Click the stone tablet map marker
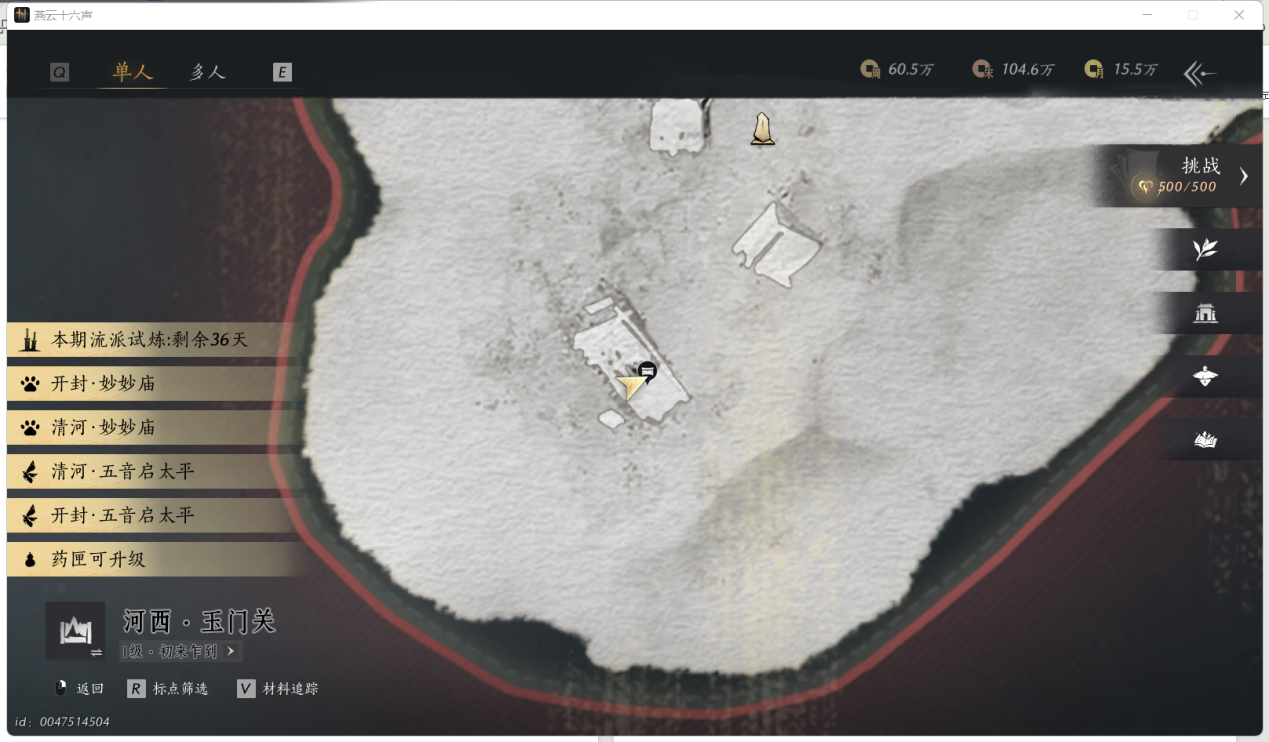The image size is (1269, 742). point(763,129)
